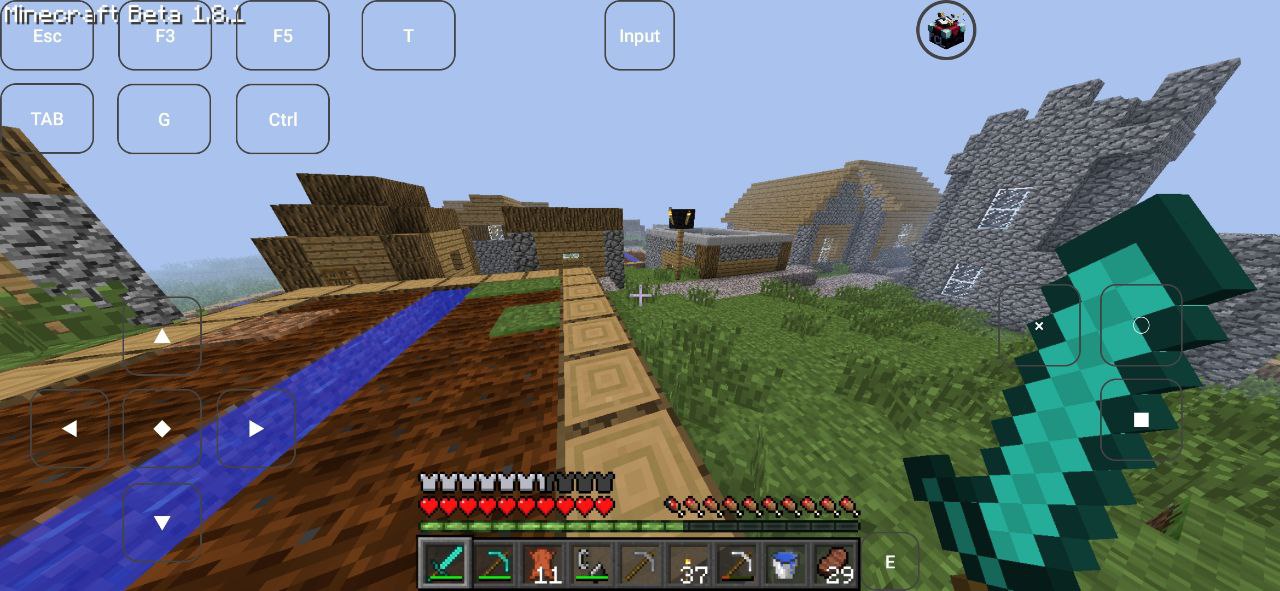Switch camera view with F5 button
The height and width of the screenshot is (591, 1280).
283,36
